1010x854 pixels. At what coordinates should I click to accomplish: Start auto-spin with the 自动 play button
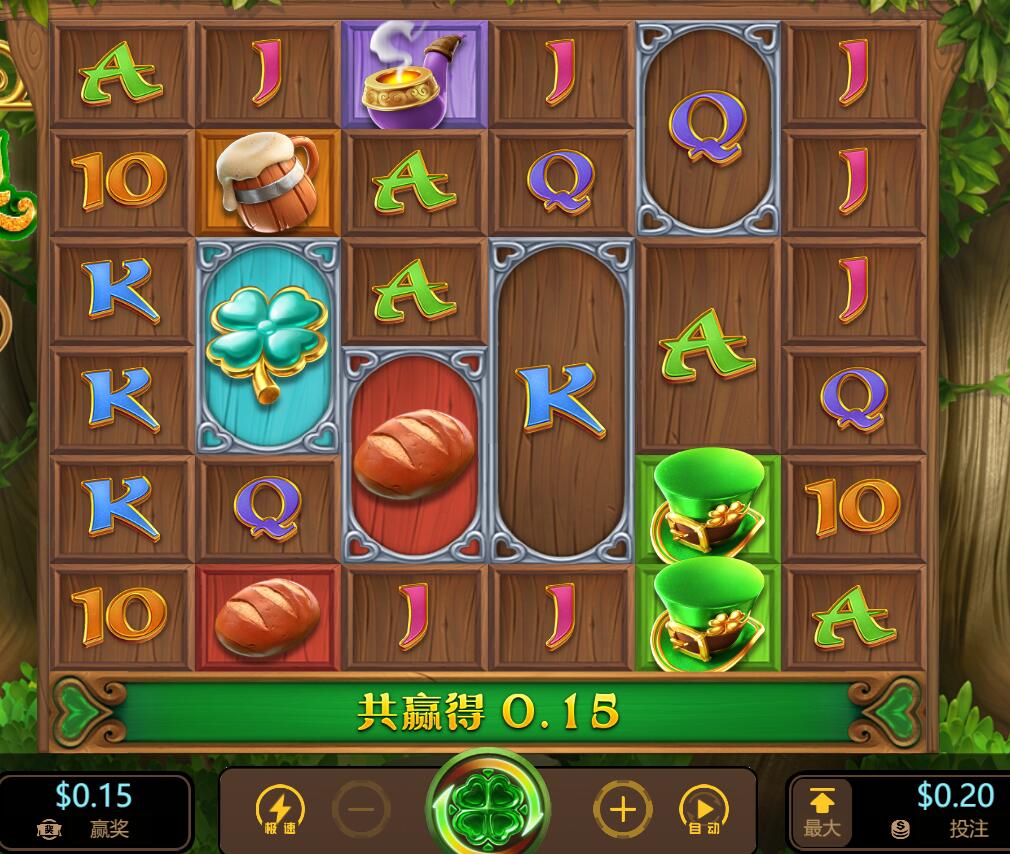(x=704, y=809)
